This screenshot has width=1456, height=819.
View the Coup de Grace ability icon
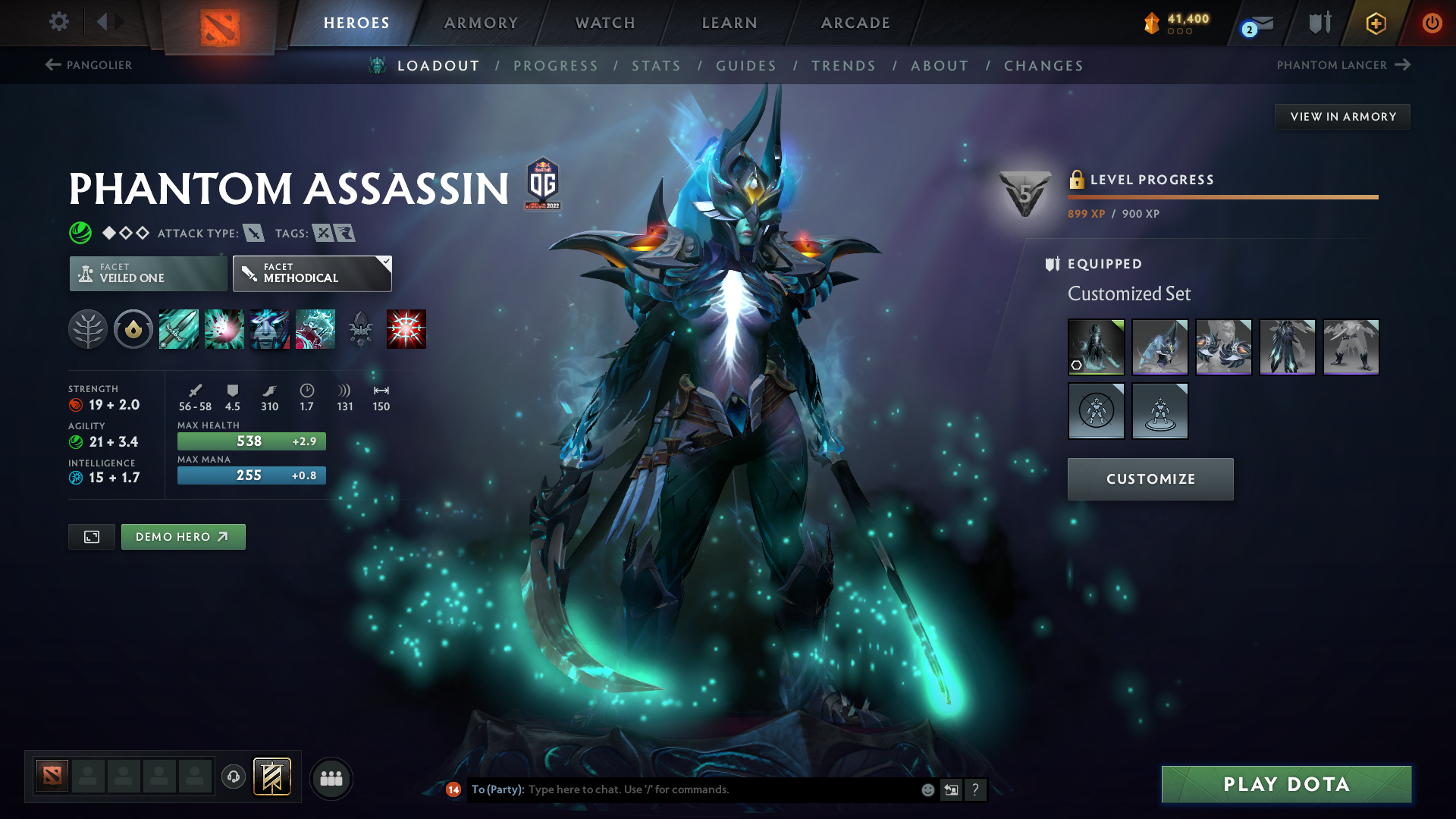point(406,328)
